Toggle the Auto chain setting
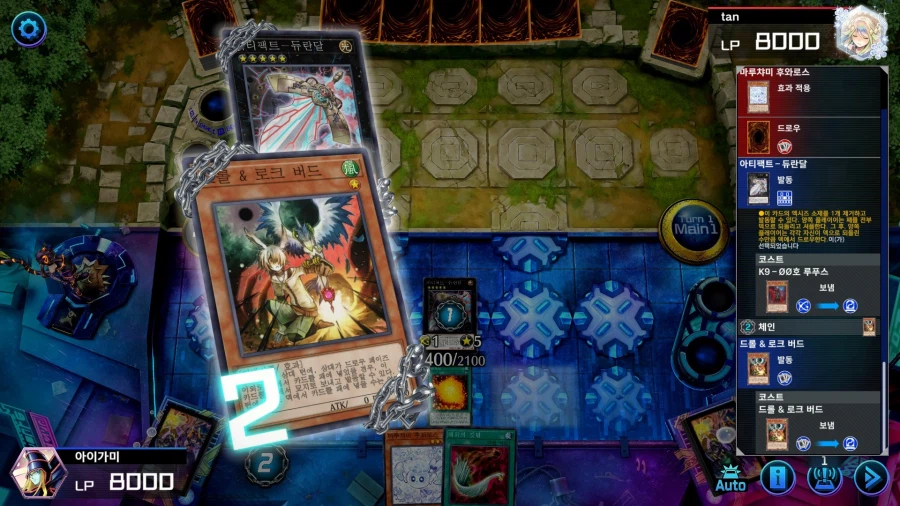The width and height of the screenshot is (900, 506). pyautogui.click(x=731, y=478)
